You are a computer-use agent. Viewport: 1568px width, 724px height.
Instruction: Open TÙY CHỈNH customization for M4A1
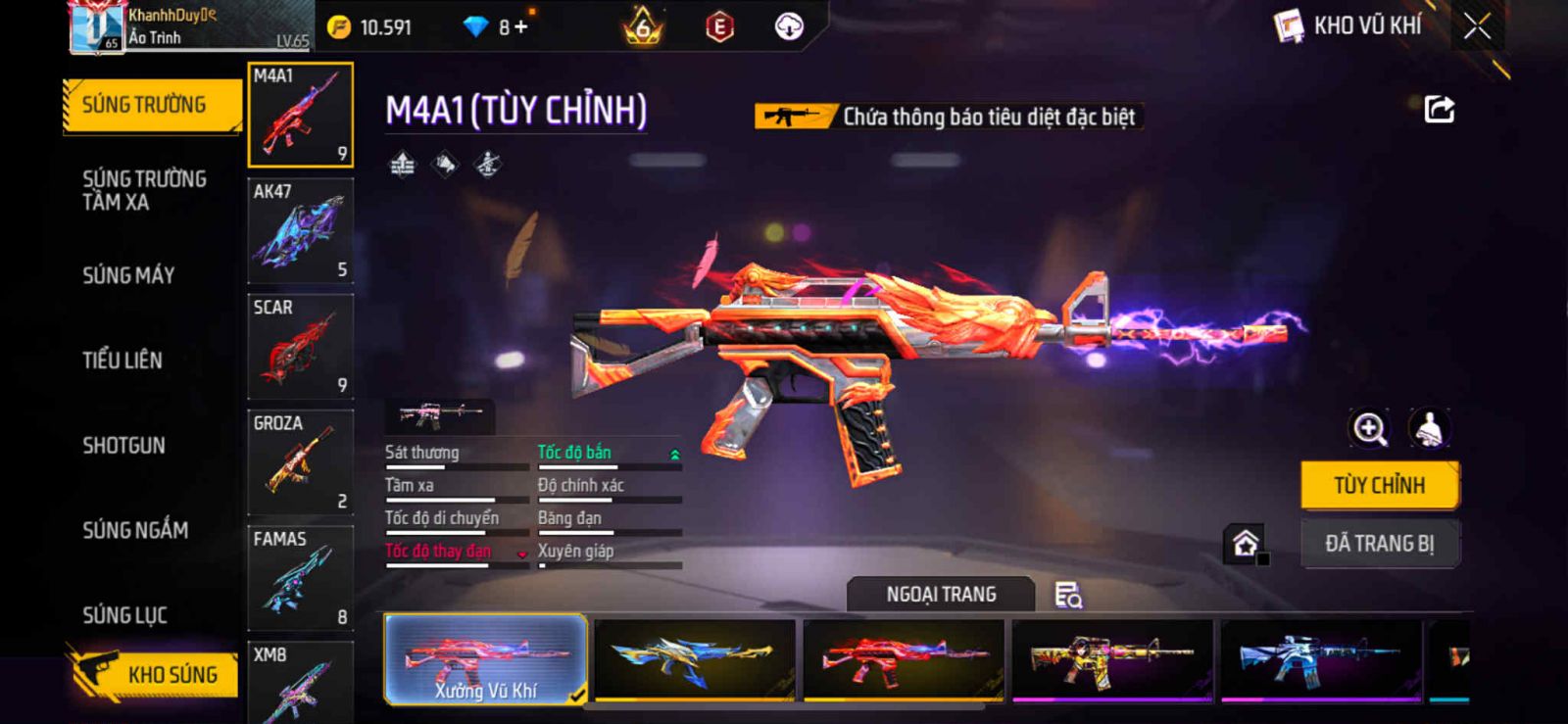(1379, 485)
